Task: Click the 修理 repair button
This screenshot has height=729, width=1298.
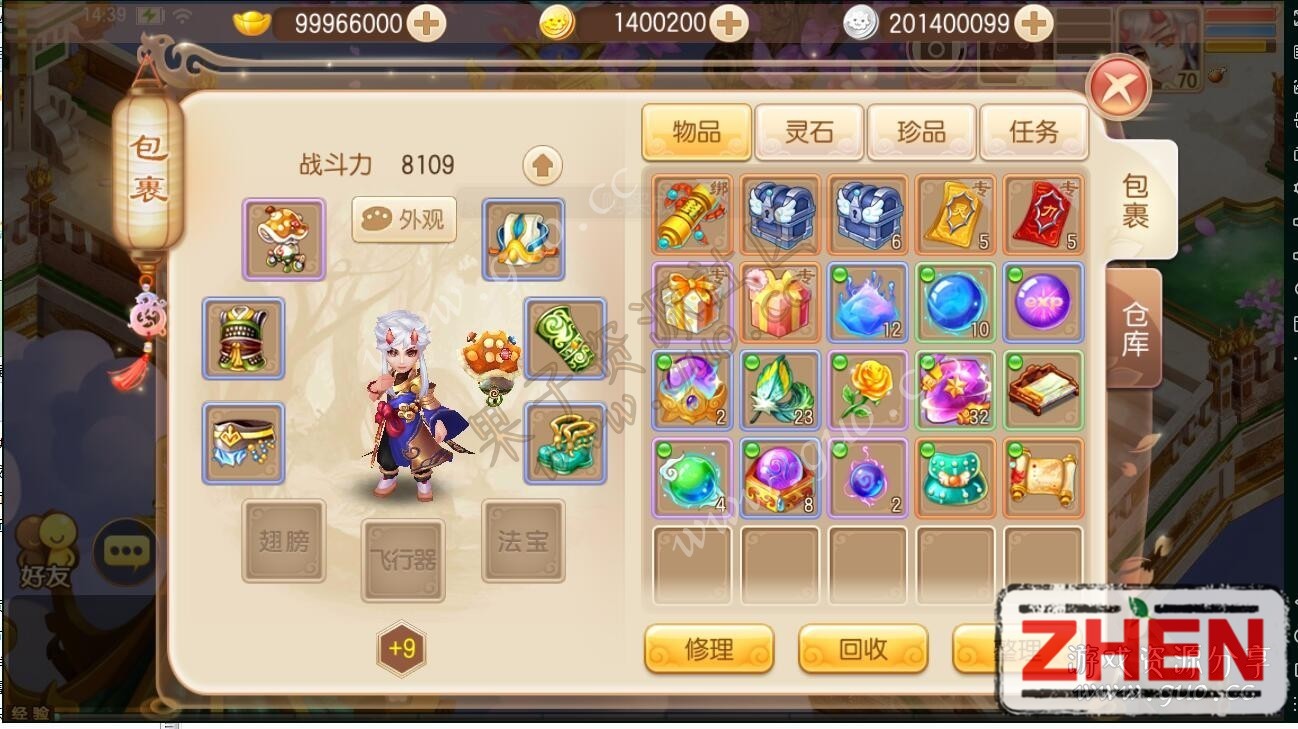Action: pos(709,649)
